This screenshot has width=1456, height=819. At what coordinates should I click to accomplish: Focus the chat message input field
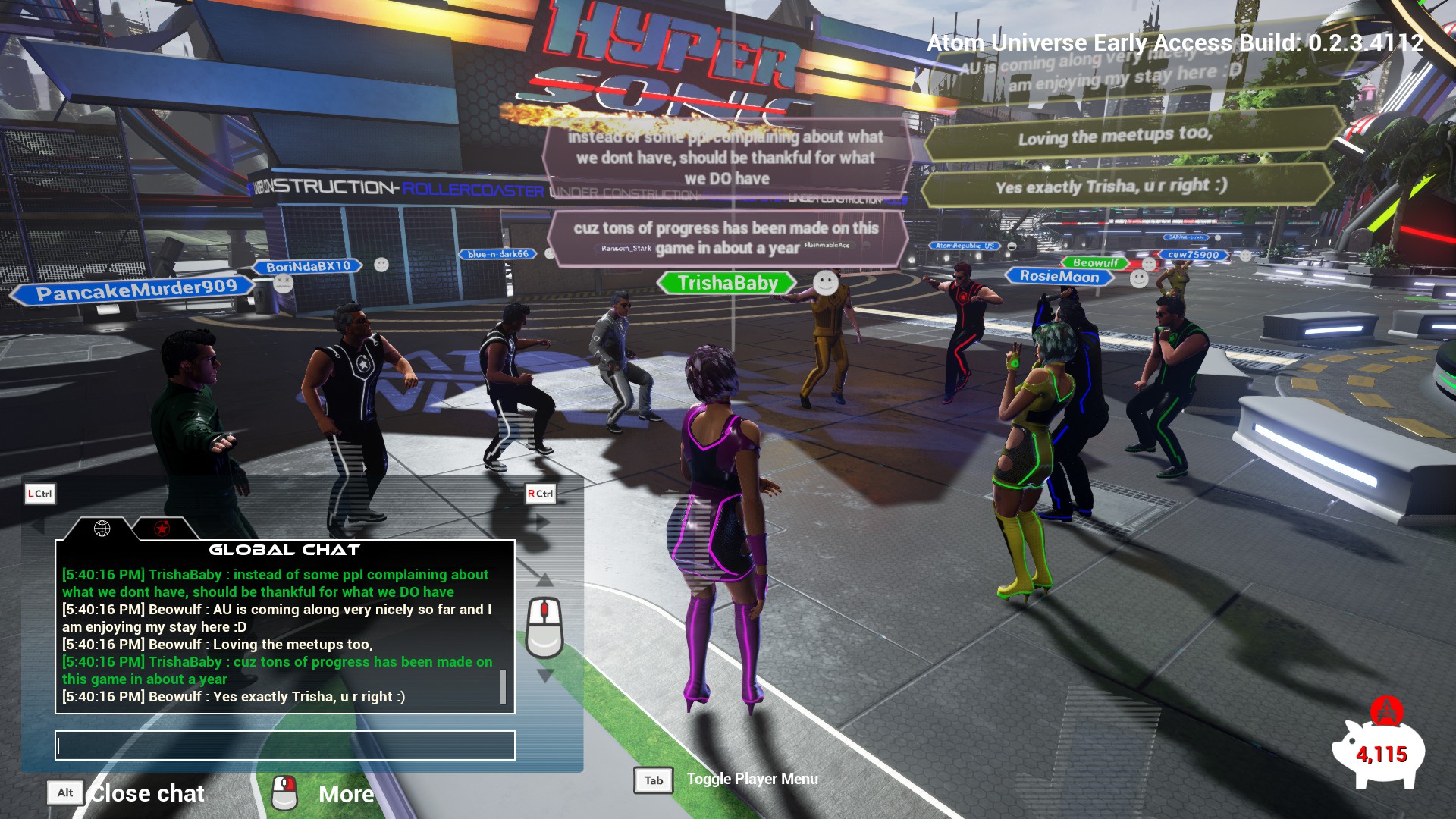pos(285,745)
